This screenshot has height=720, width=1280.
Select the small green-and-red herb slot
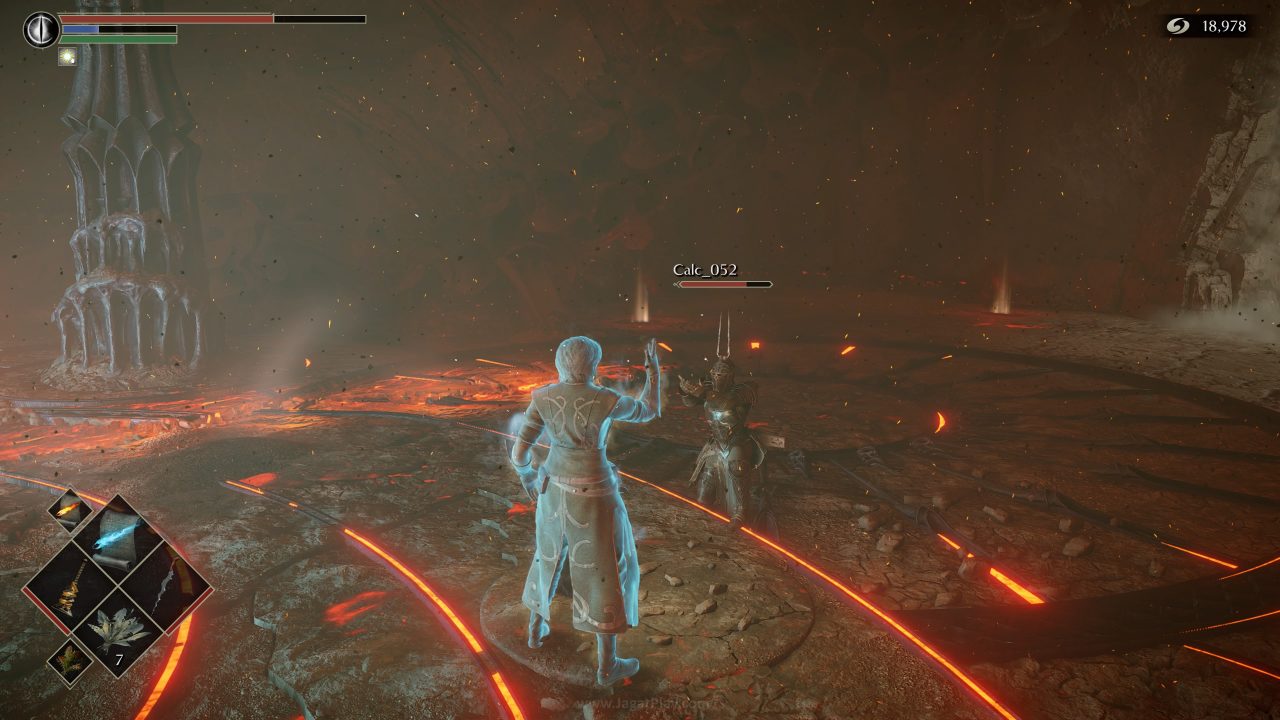coord(70,661)
